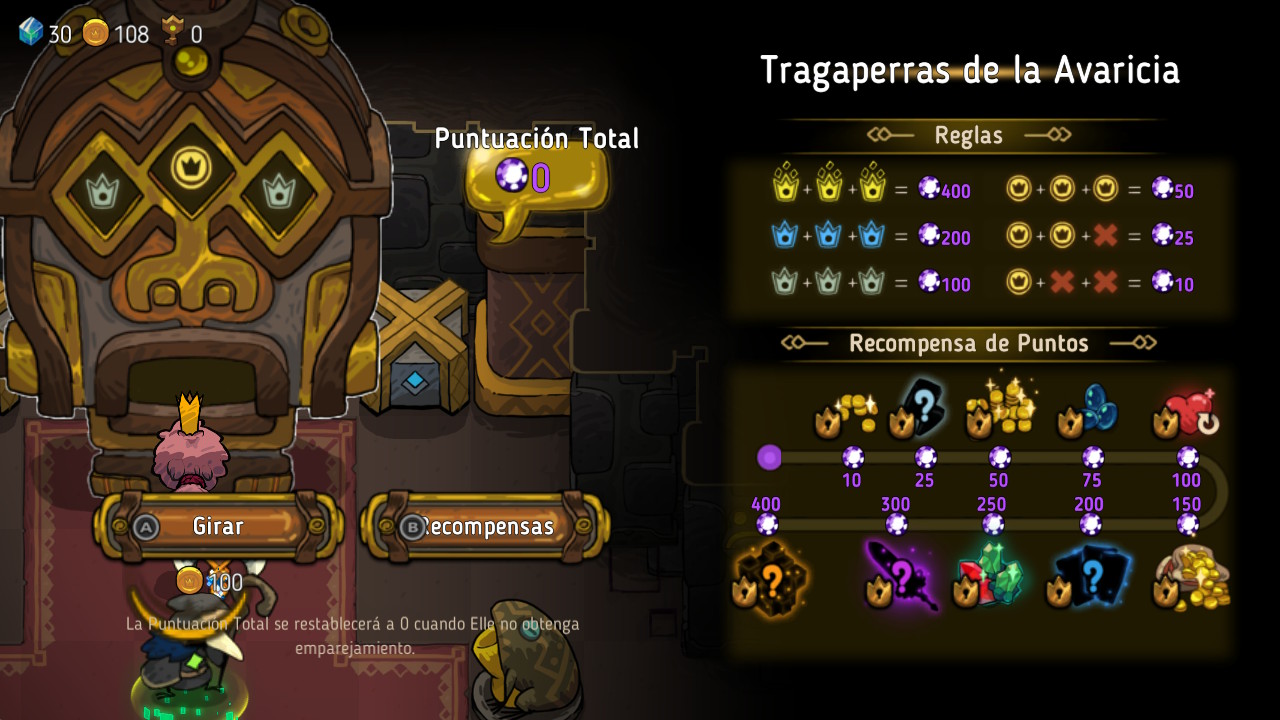Select the 10-point gold coins reward

(x=846, y=412)
